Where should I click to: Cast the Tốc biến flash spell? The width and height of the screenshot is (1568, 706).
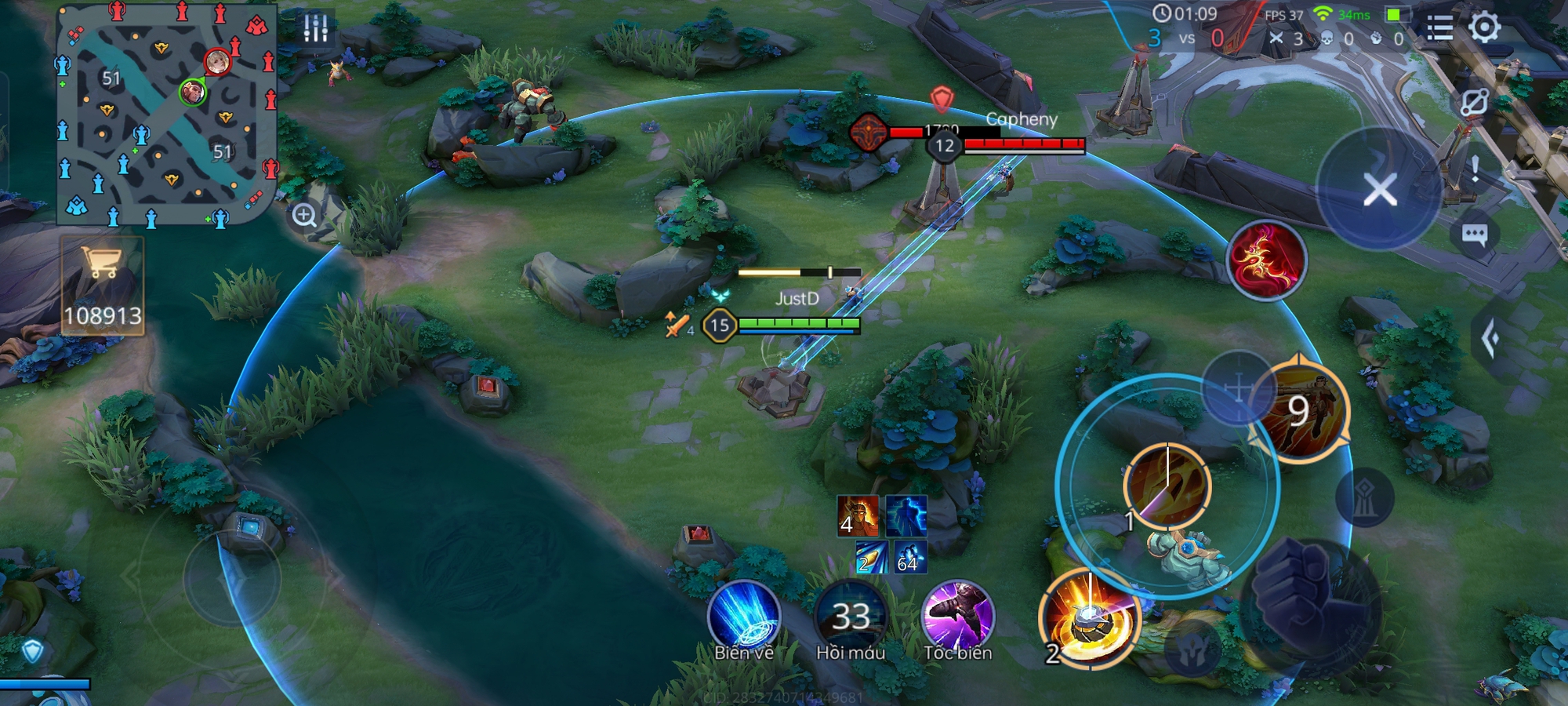coord(957,617)
